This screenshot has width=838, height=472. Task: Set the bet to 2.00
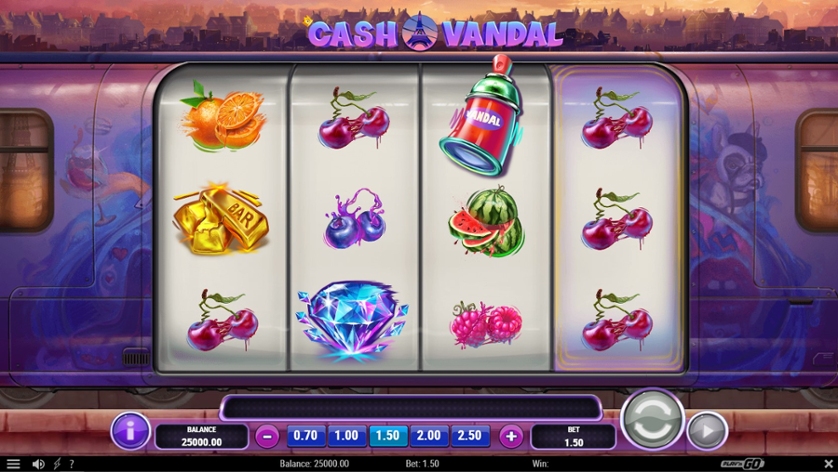click(x=428, y=436)
